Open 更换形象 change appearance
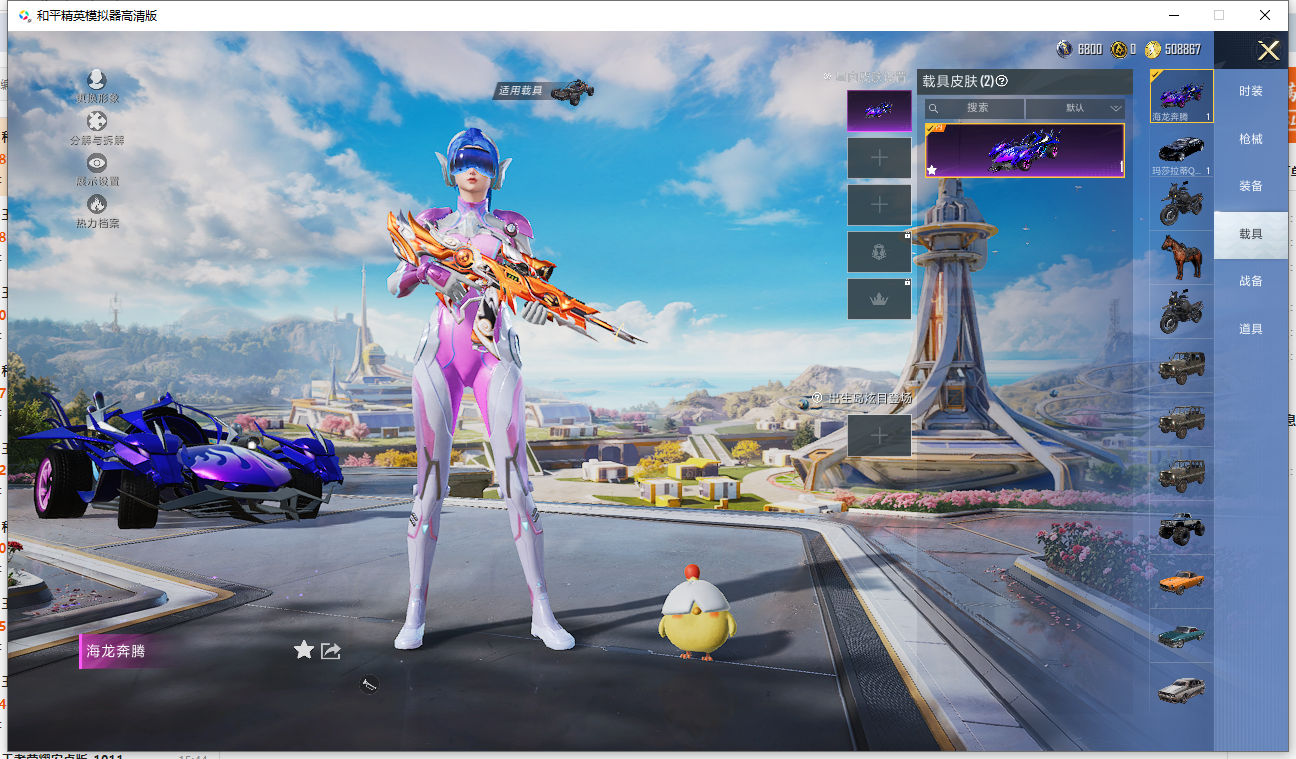1296x759 pixels. (x=97, y=85)
